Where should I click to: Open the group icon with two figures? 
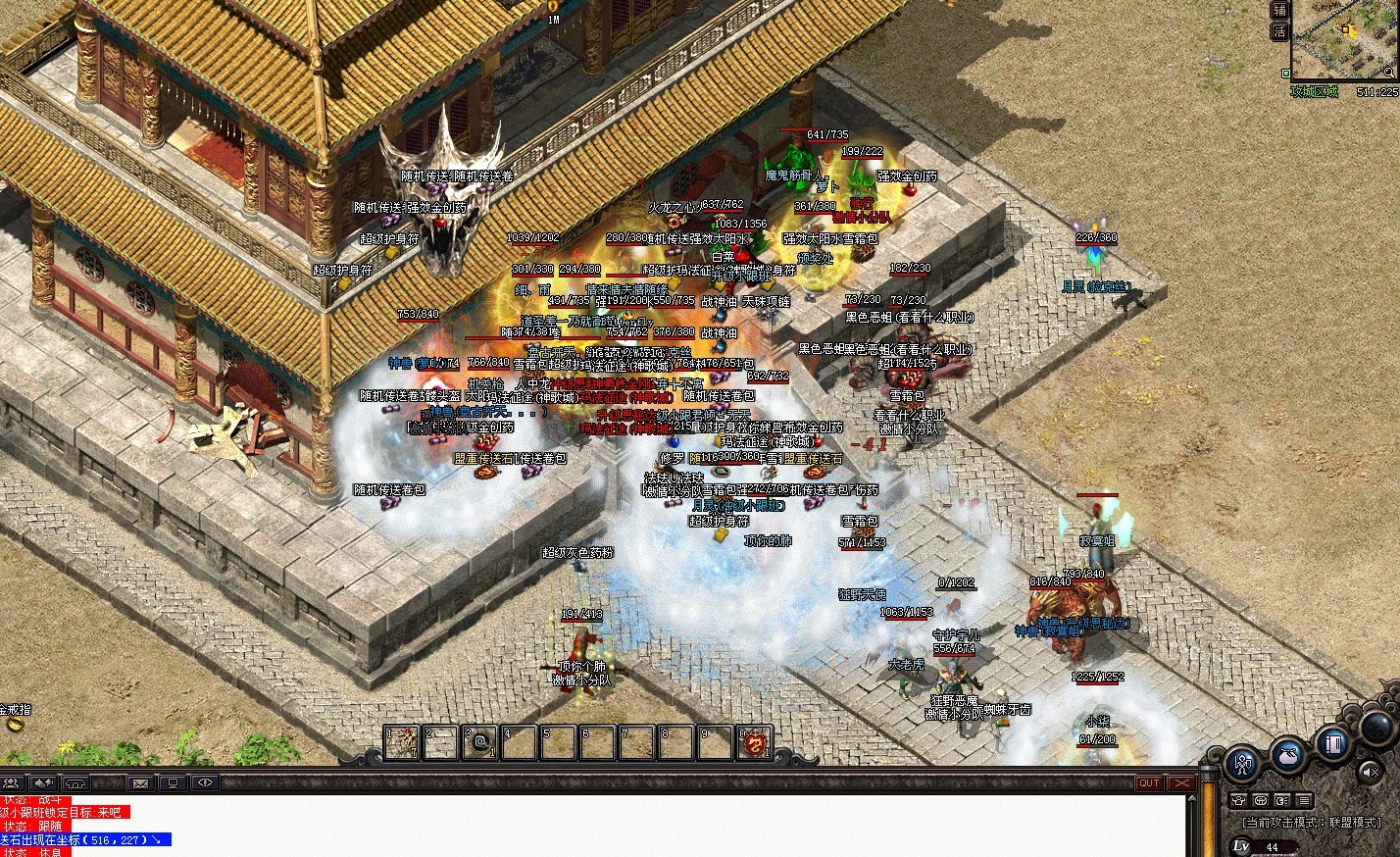13,782
